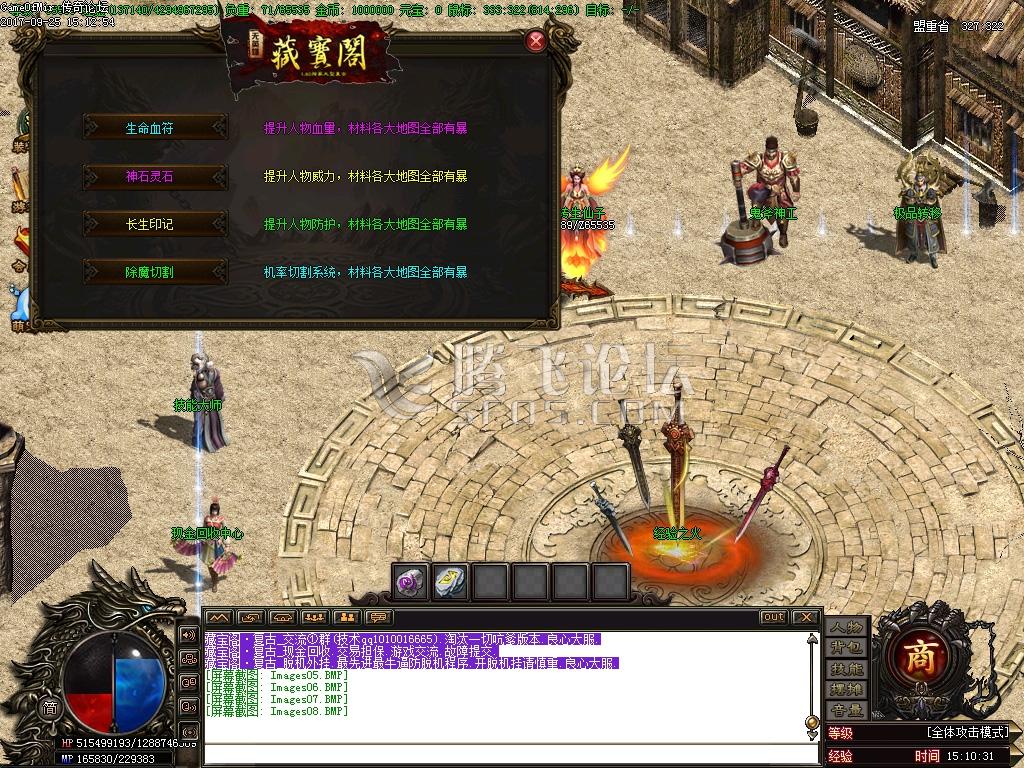The image size is (1024, 768).
Task: Use the purple swirl item in hotbar
Action: (411, 582)
